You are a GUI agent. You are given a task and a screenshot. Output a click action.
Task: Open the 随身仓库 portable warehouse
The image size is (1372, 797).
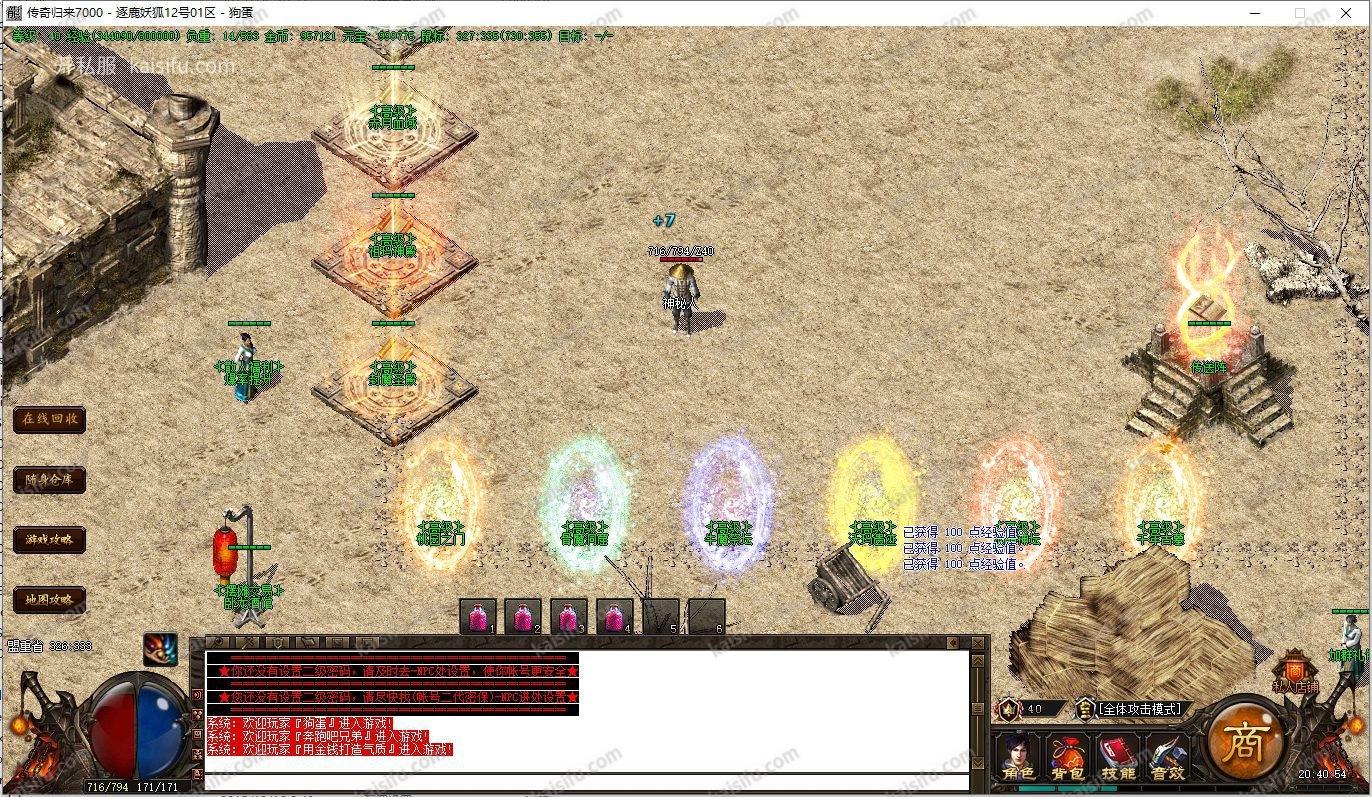[49, 480]
